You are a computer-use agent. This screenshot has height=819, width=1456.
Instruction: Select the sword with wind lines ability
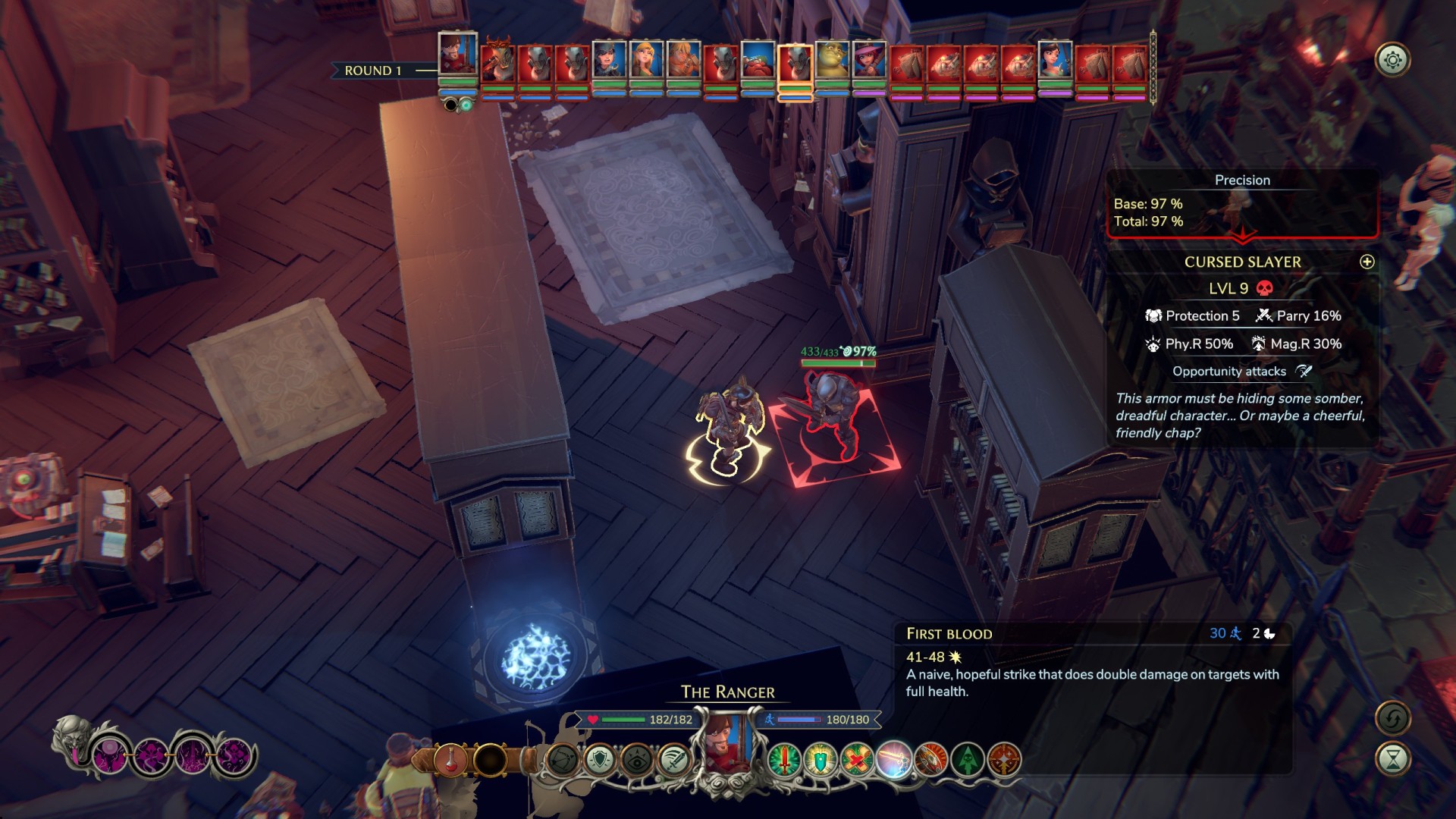[673, 760]
